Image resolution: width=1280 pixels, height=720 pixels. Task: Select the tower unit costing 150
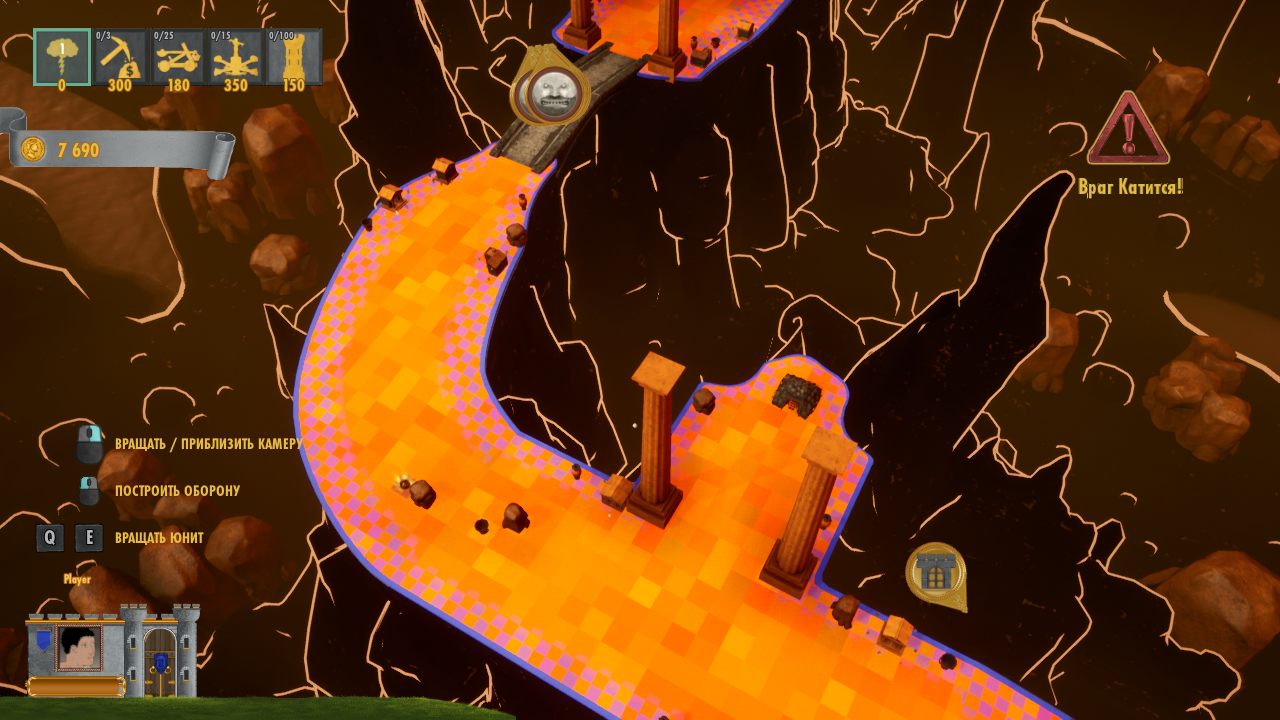tap(294, 57)
